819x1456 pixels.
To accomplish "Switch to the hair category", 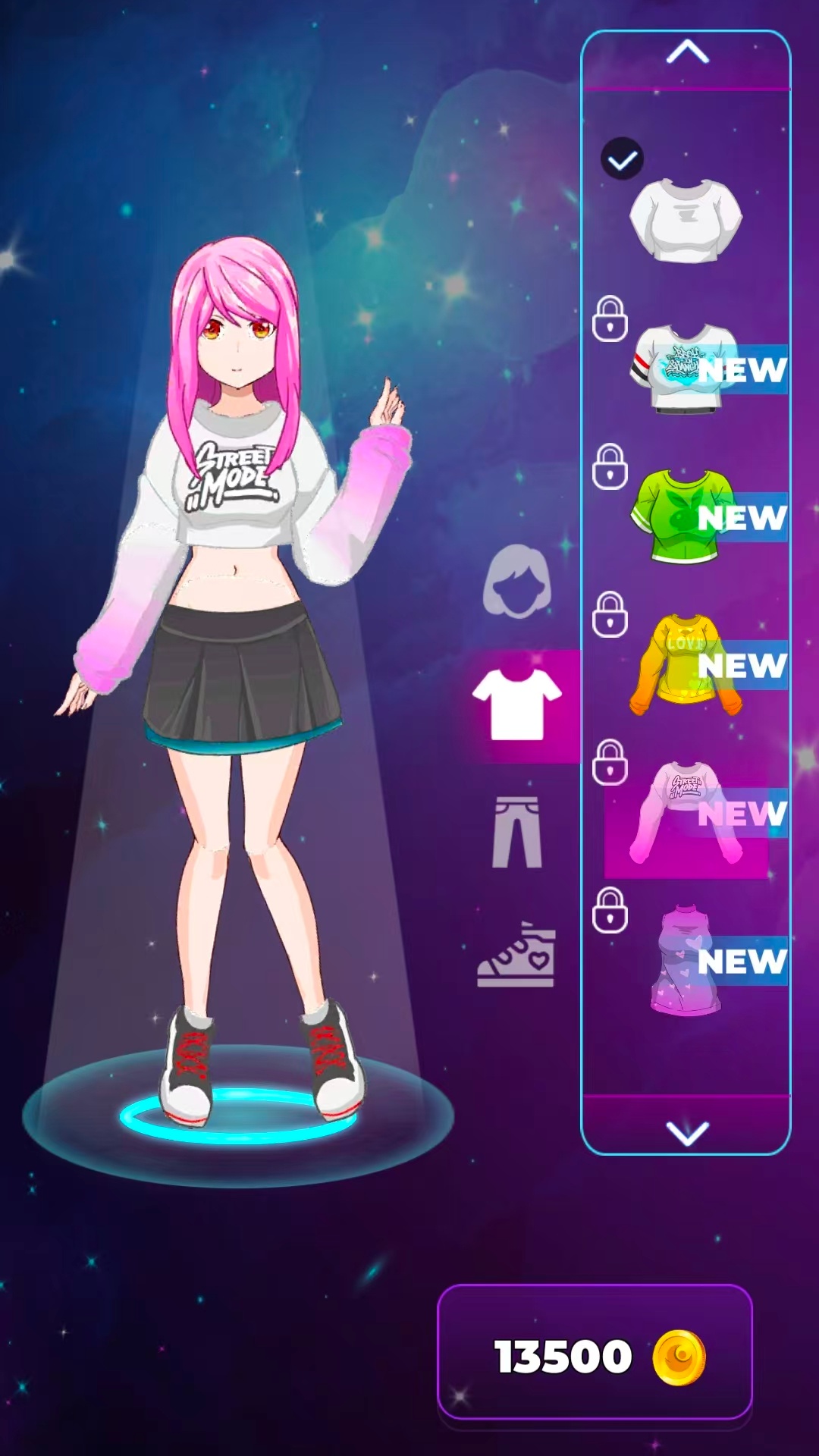I will pyautogui.click(x=517, y=581).
